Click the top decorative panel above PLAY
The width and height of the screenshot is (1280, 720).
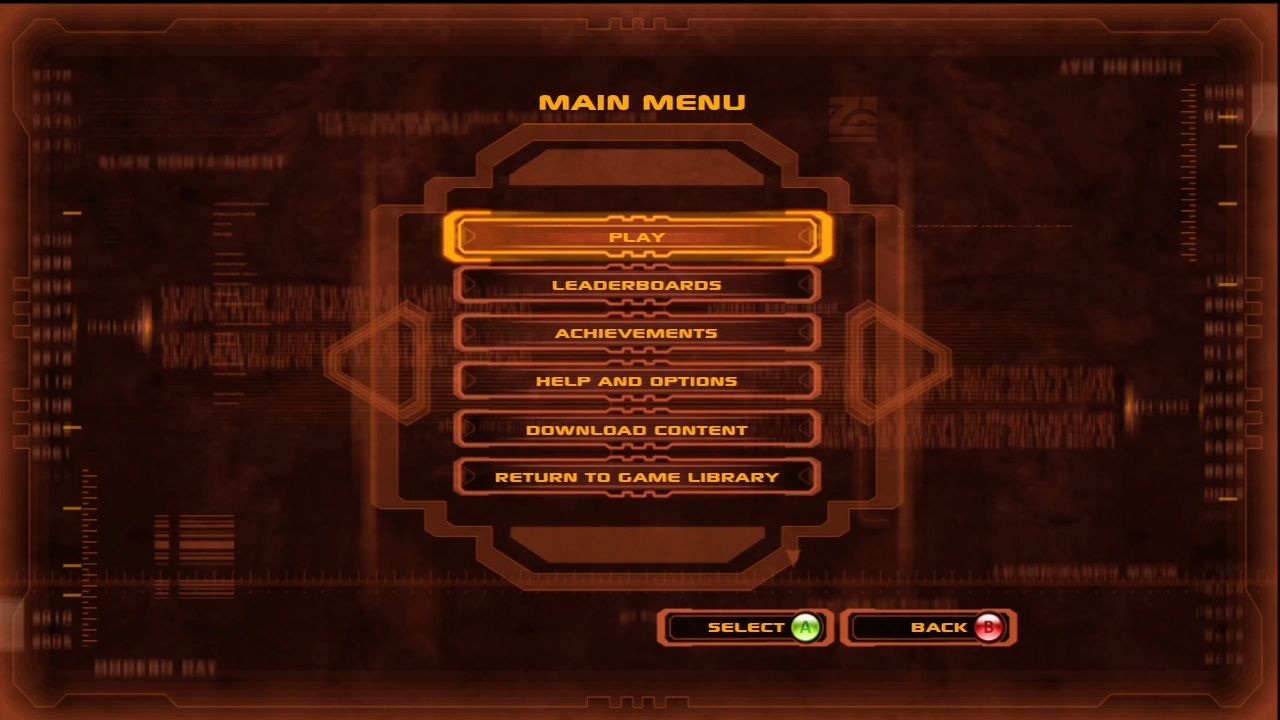[639, 165]
